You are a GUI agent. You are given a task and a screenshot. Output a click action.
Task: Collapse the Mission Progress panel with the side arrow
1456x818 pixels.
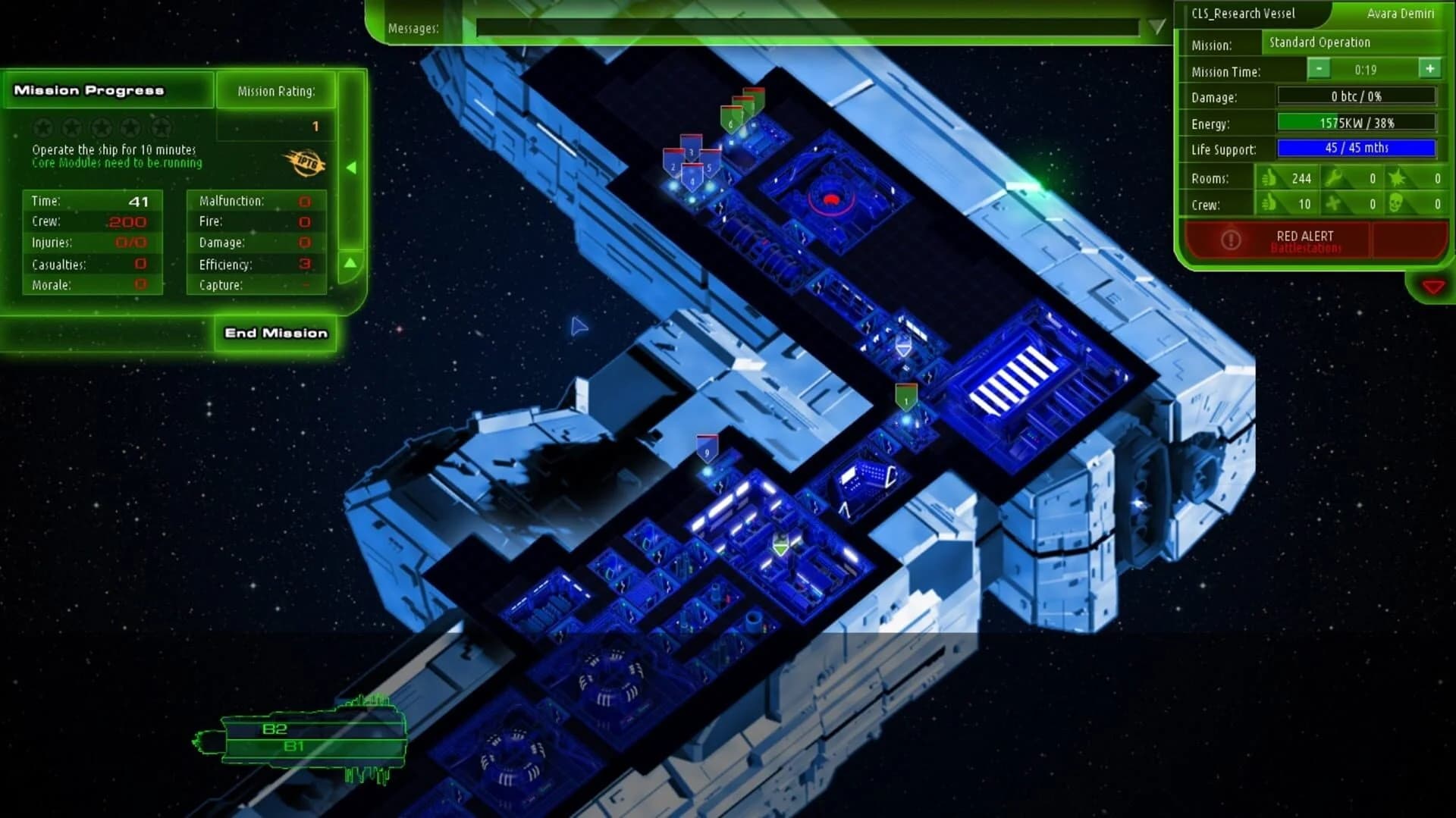coord(350,168)
